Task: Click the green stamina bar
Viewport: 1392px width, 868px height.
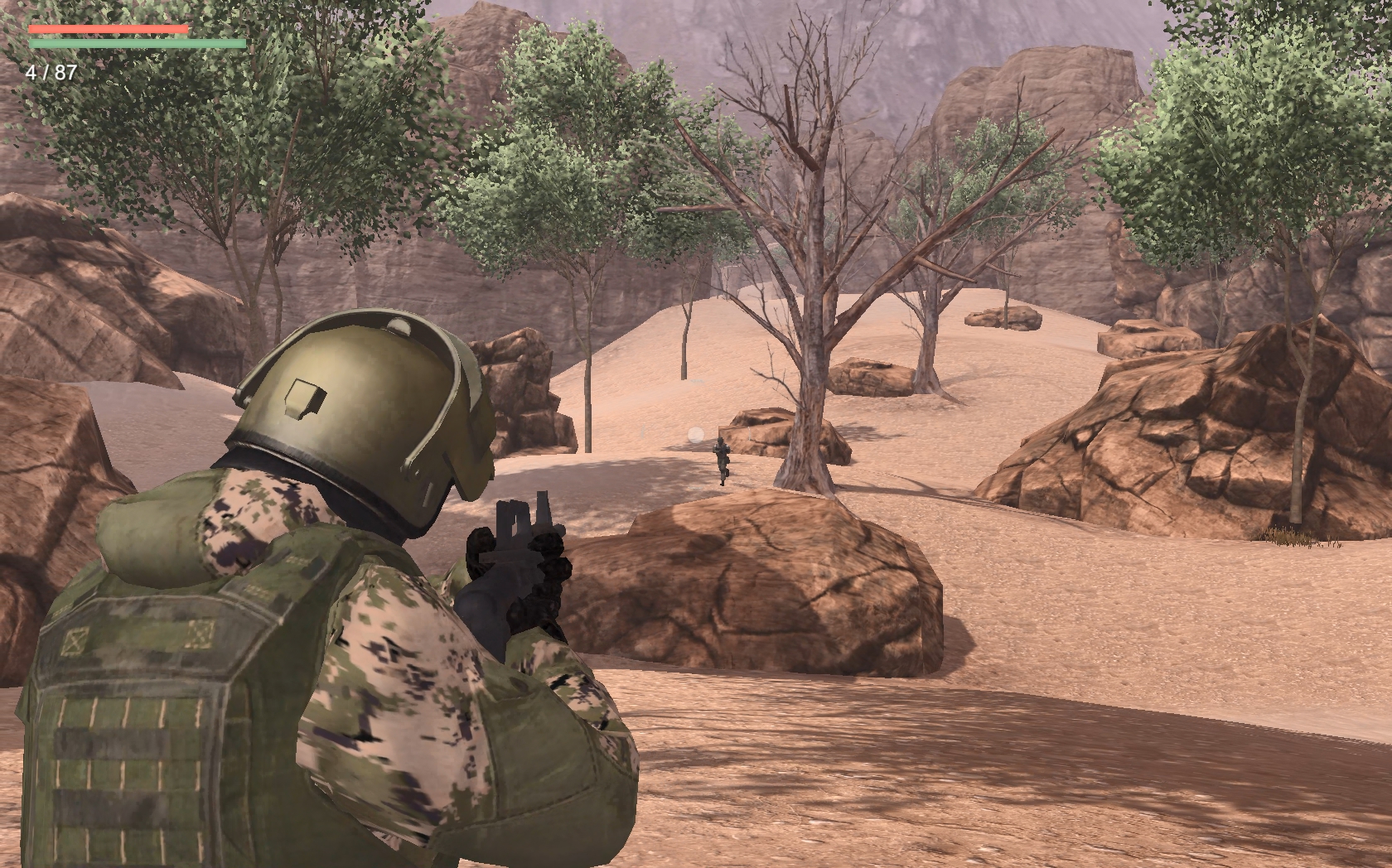Action: point(137,43)
